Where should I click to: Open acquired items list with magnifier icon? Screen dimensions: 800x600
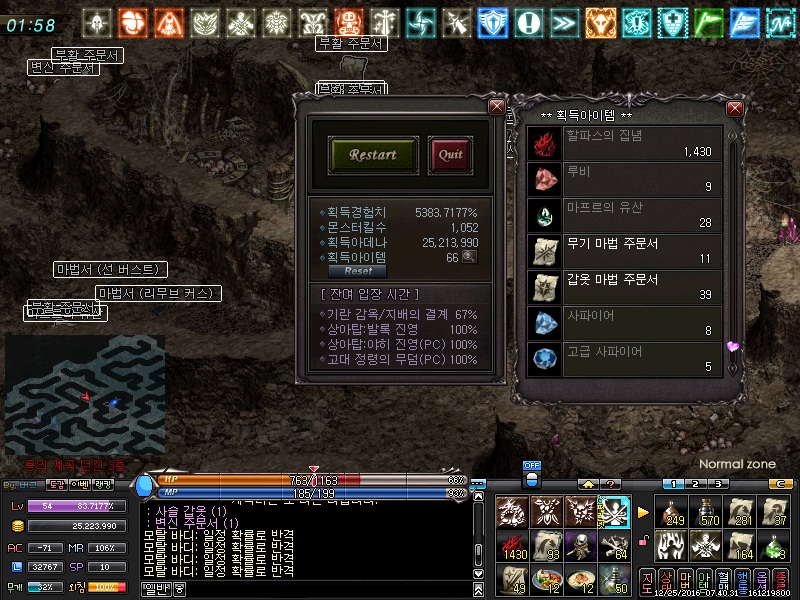pyautogui.click(x=468, y=257)
